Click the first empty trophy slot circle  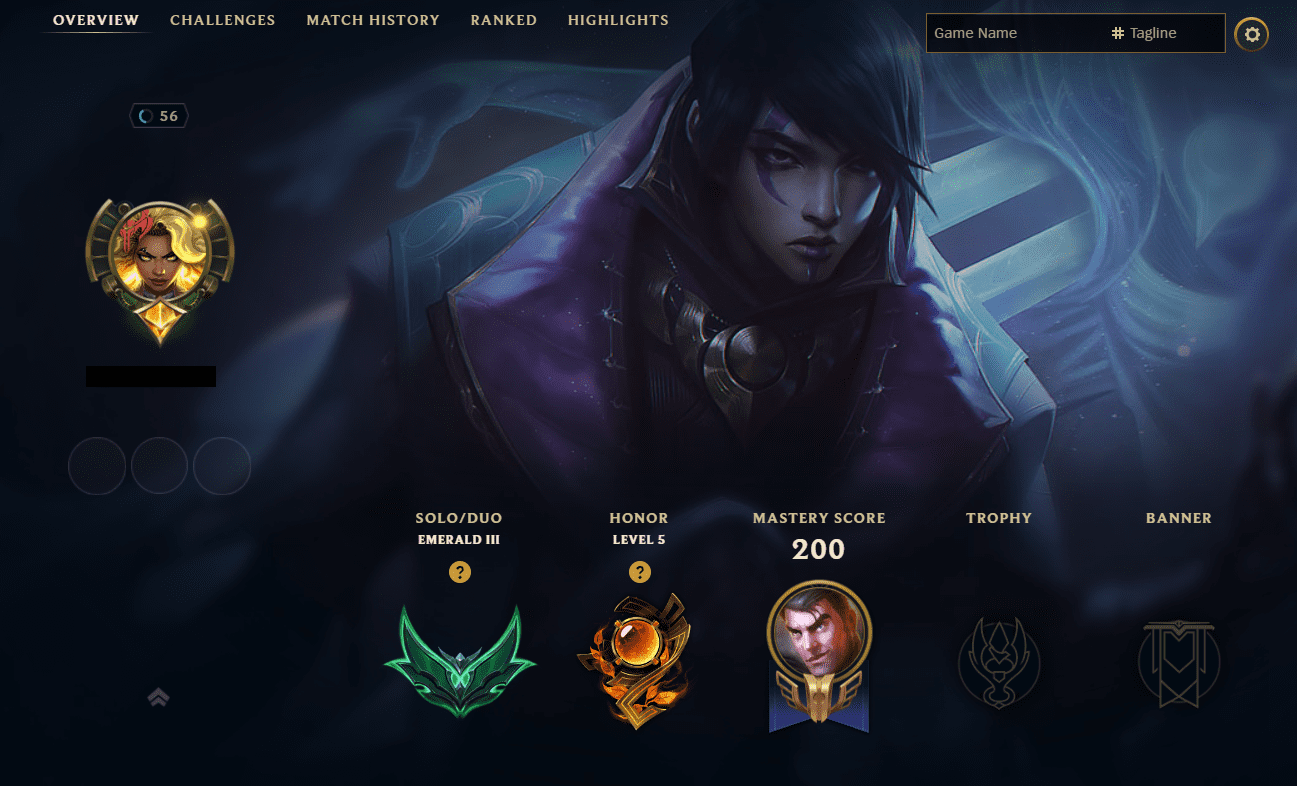[x=96, y=466]
